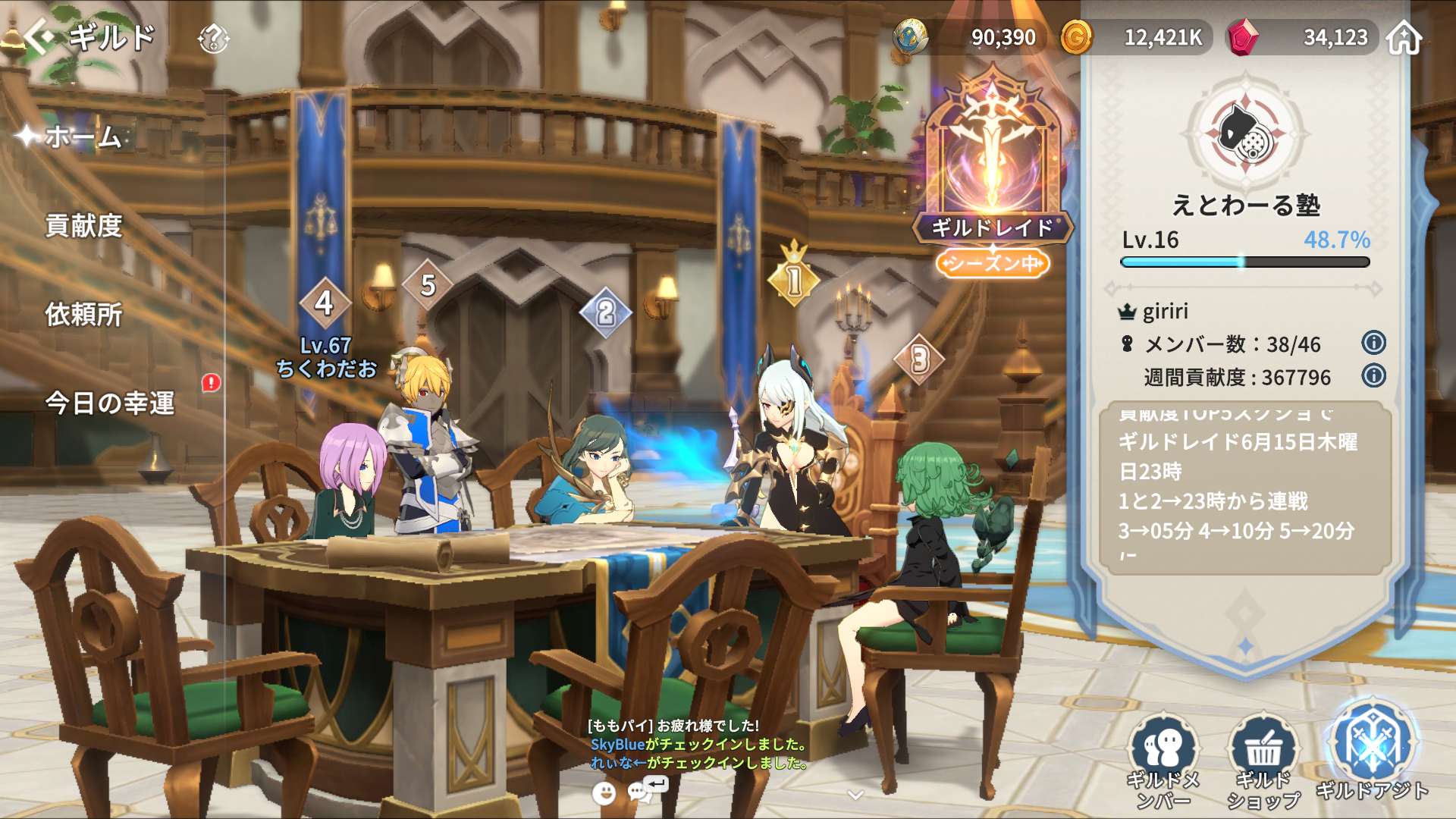Enter the ギルドレイド guild raid

tap(992, 167)
